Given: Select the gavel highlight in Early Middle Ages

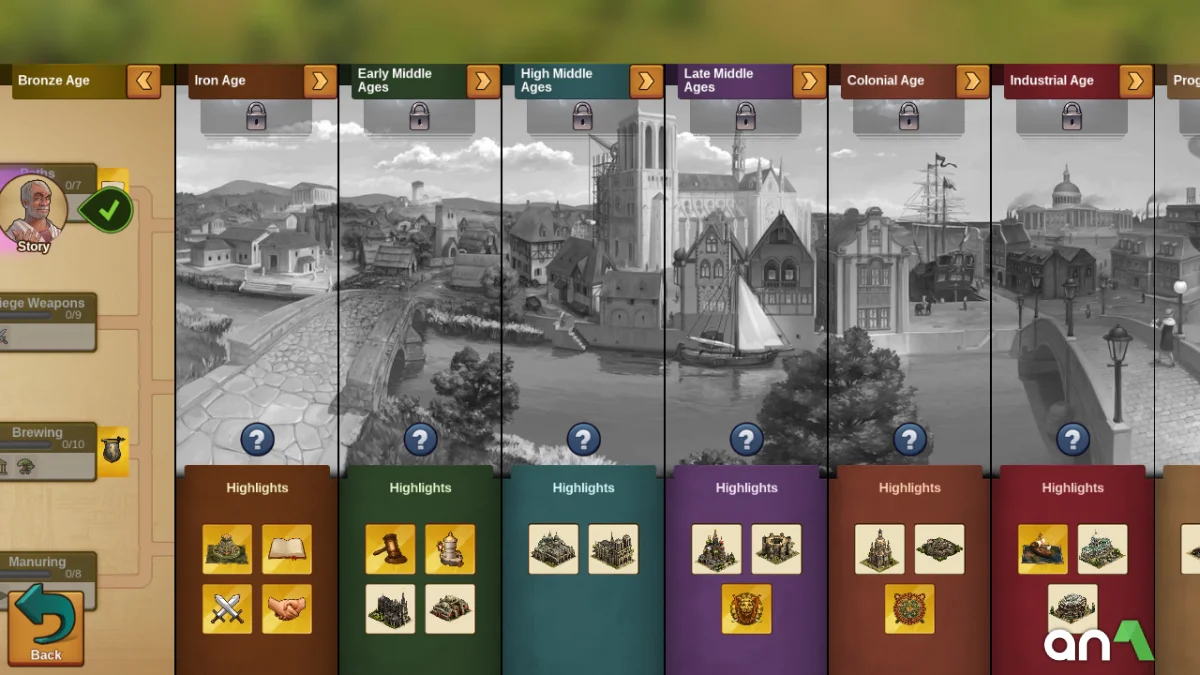Looking at the screenshot, I should tap(390, 549).
